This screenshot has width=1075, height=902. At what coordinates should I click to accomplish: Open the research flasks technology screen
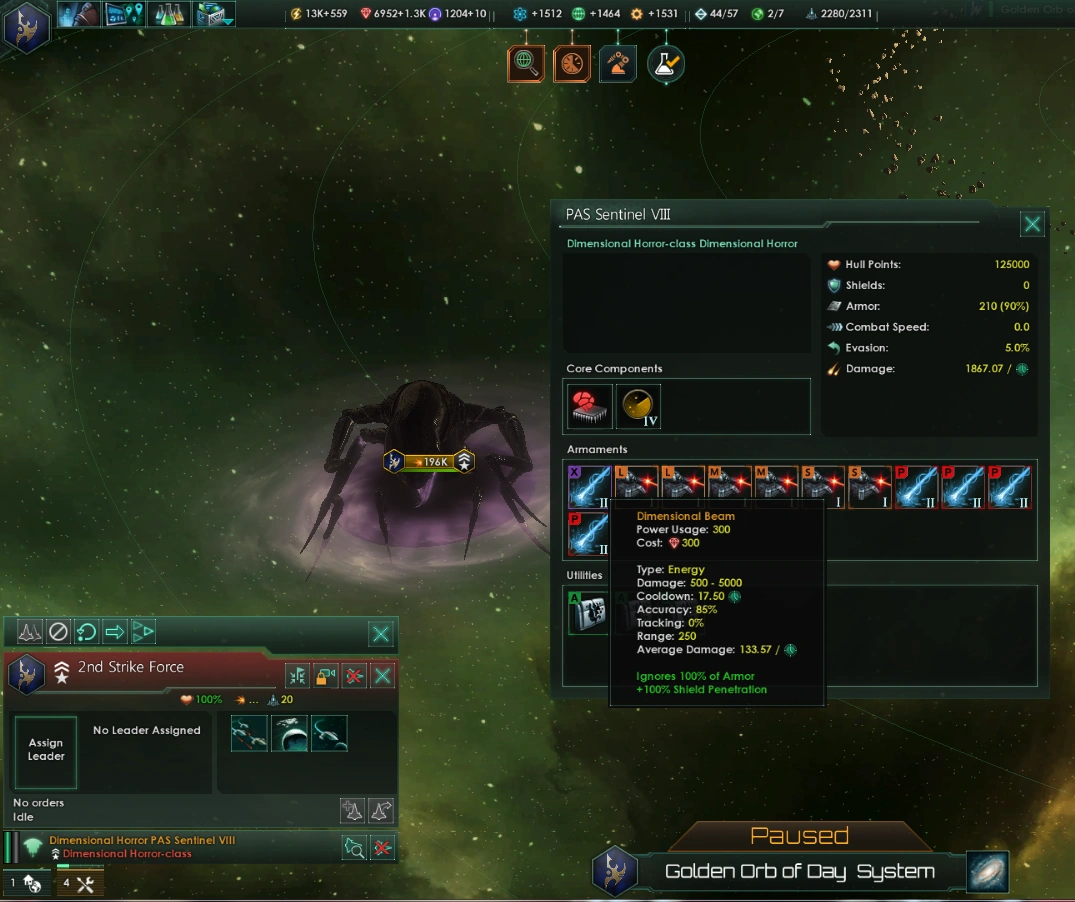pos(168,14)
